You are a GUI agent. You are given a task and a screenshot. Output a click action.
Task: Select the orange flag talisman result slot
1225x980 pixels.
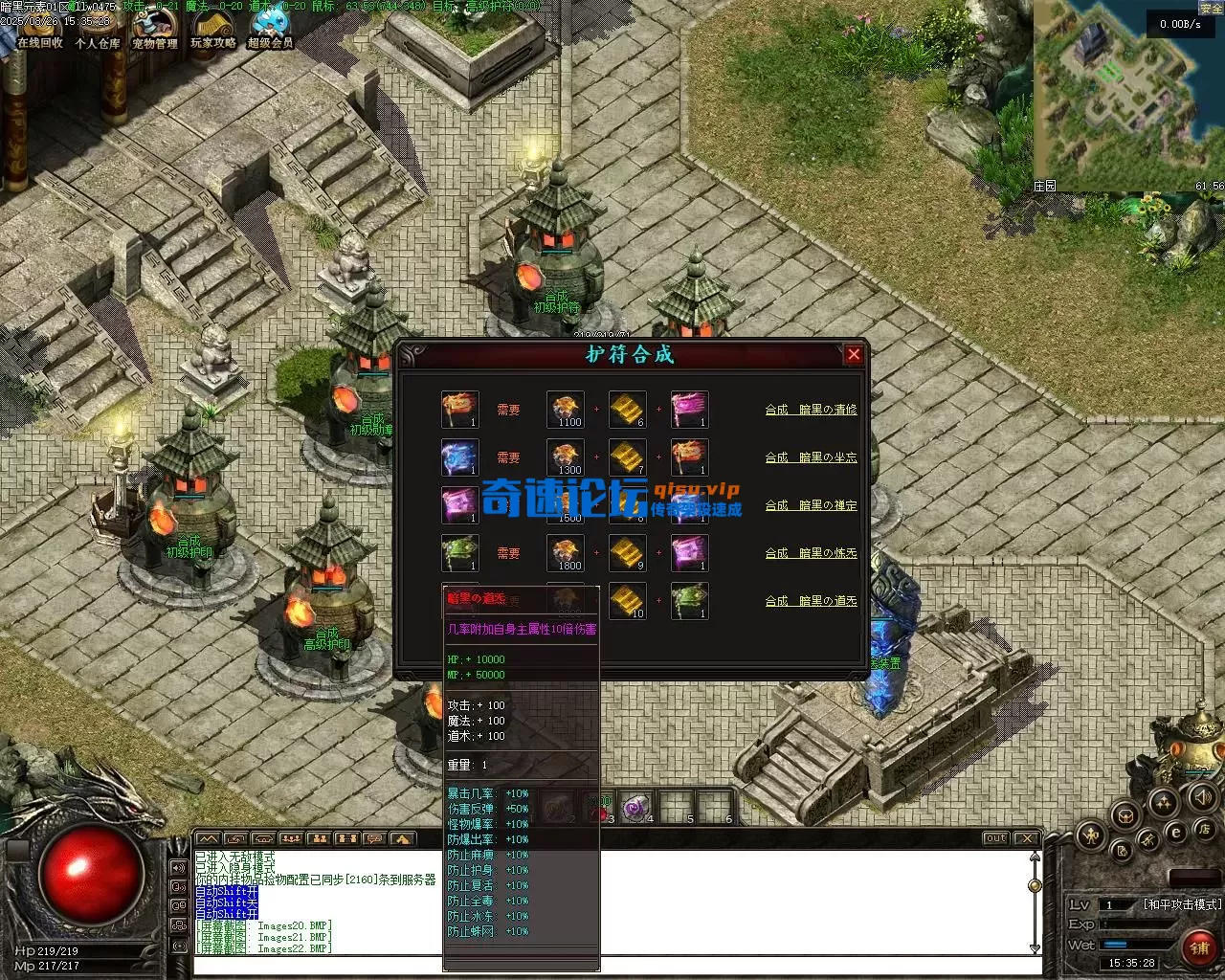coord(459,410)
